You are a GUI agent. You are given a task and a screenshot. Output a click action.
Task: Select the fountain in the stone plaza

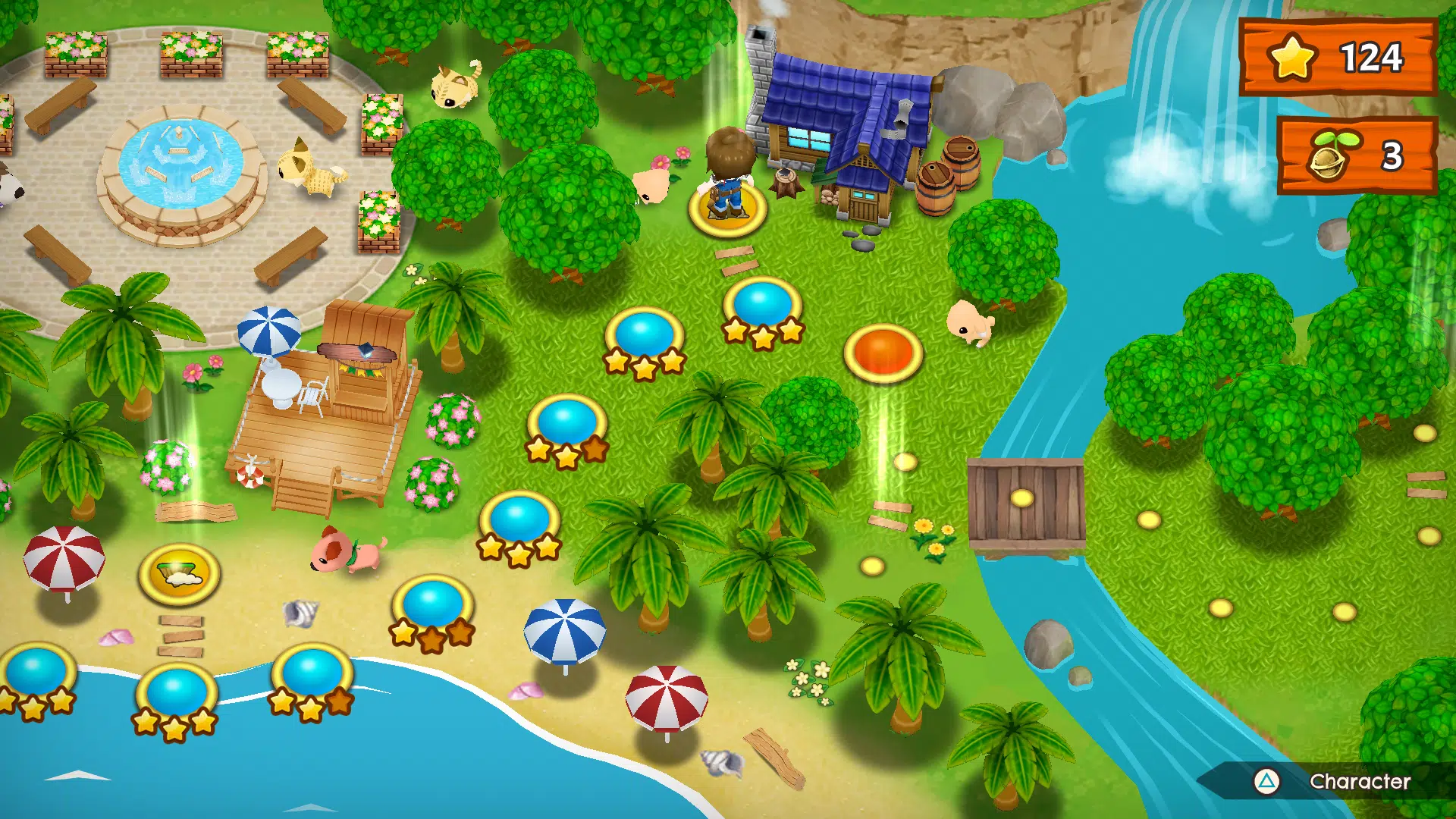click(178, 163)
